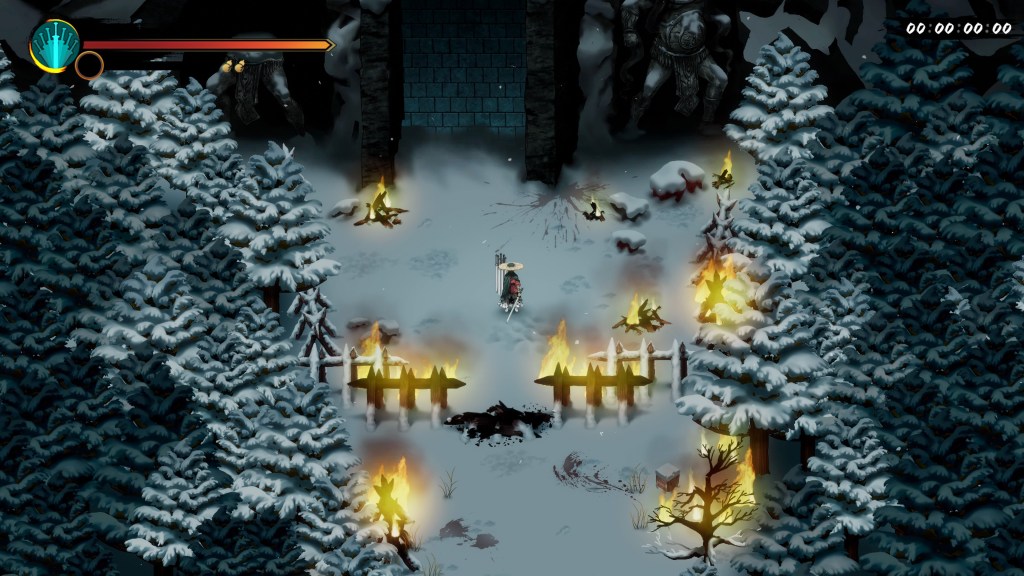The image size is (1024, 576).
Task: Click the teal sword fan emblem
Action: [53, 44]
